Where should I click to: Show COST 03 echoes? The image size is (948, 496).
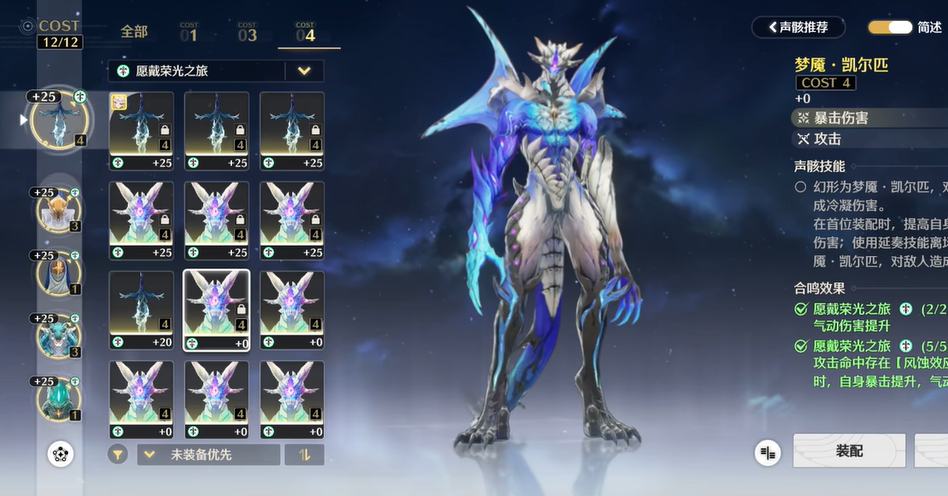247,33
